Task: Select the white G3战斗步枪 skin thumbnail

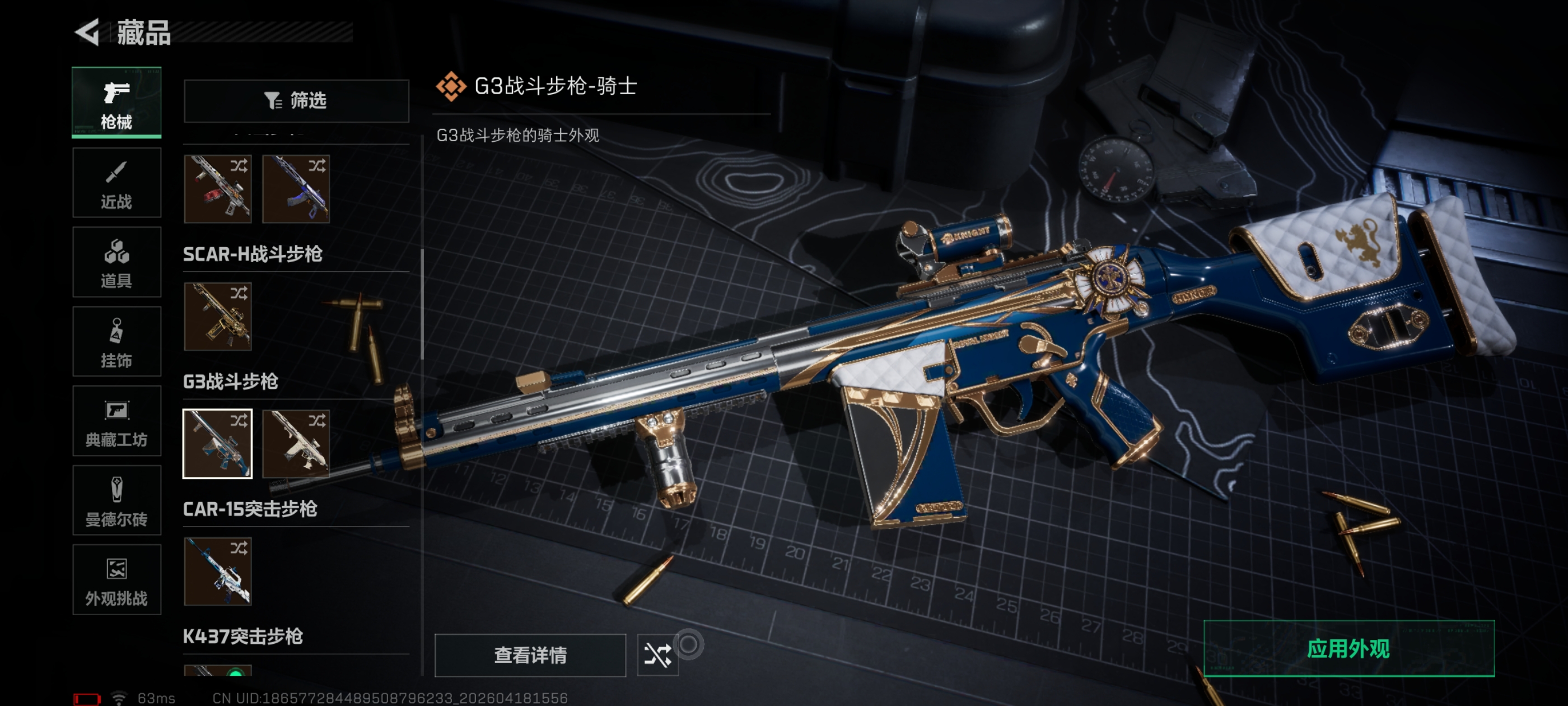Action: 296,443
